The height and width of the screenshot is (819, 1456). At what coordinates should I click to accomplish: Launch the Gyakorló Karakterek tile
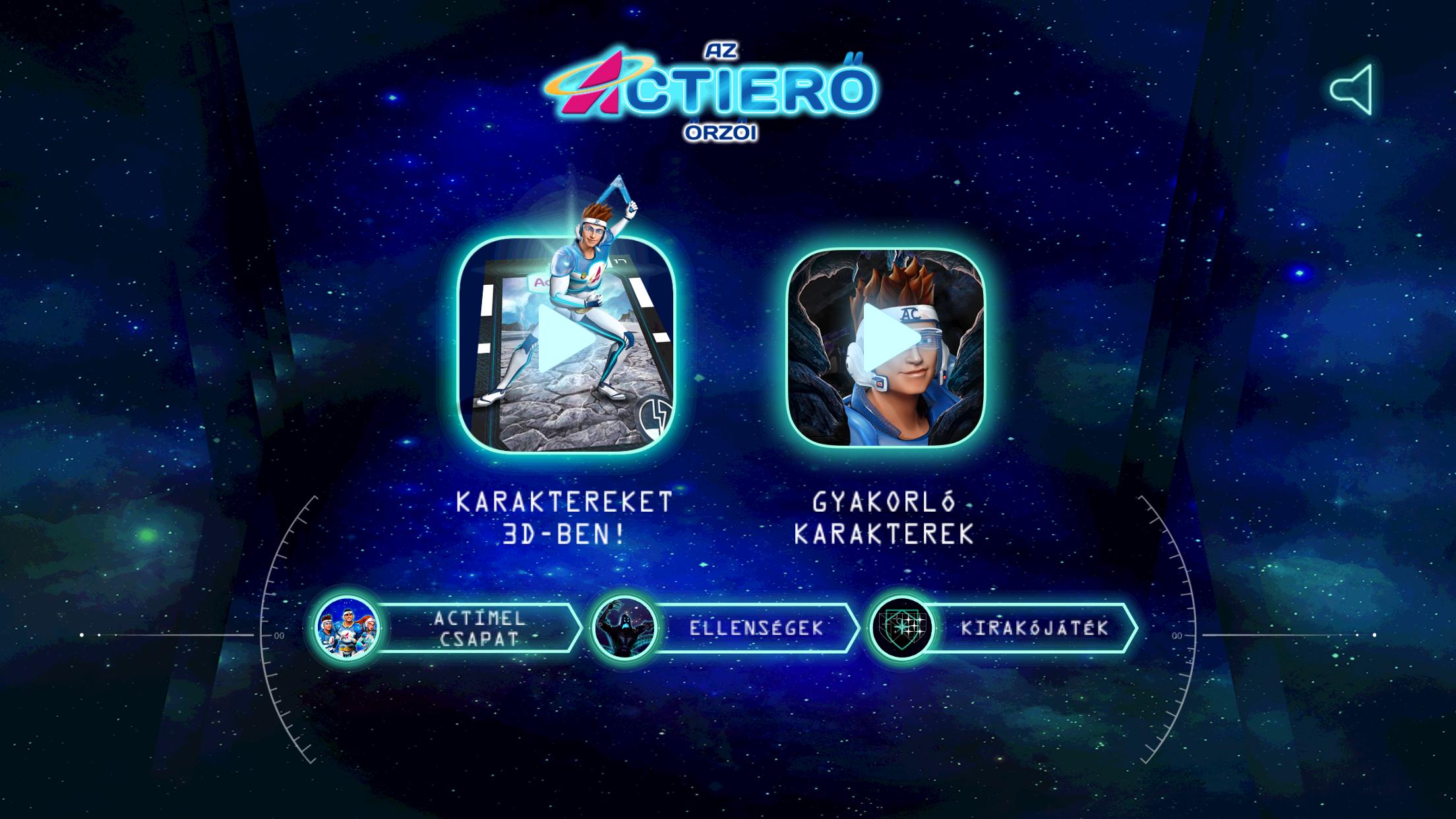pos(886,348)
